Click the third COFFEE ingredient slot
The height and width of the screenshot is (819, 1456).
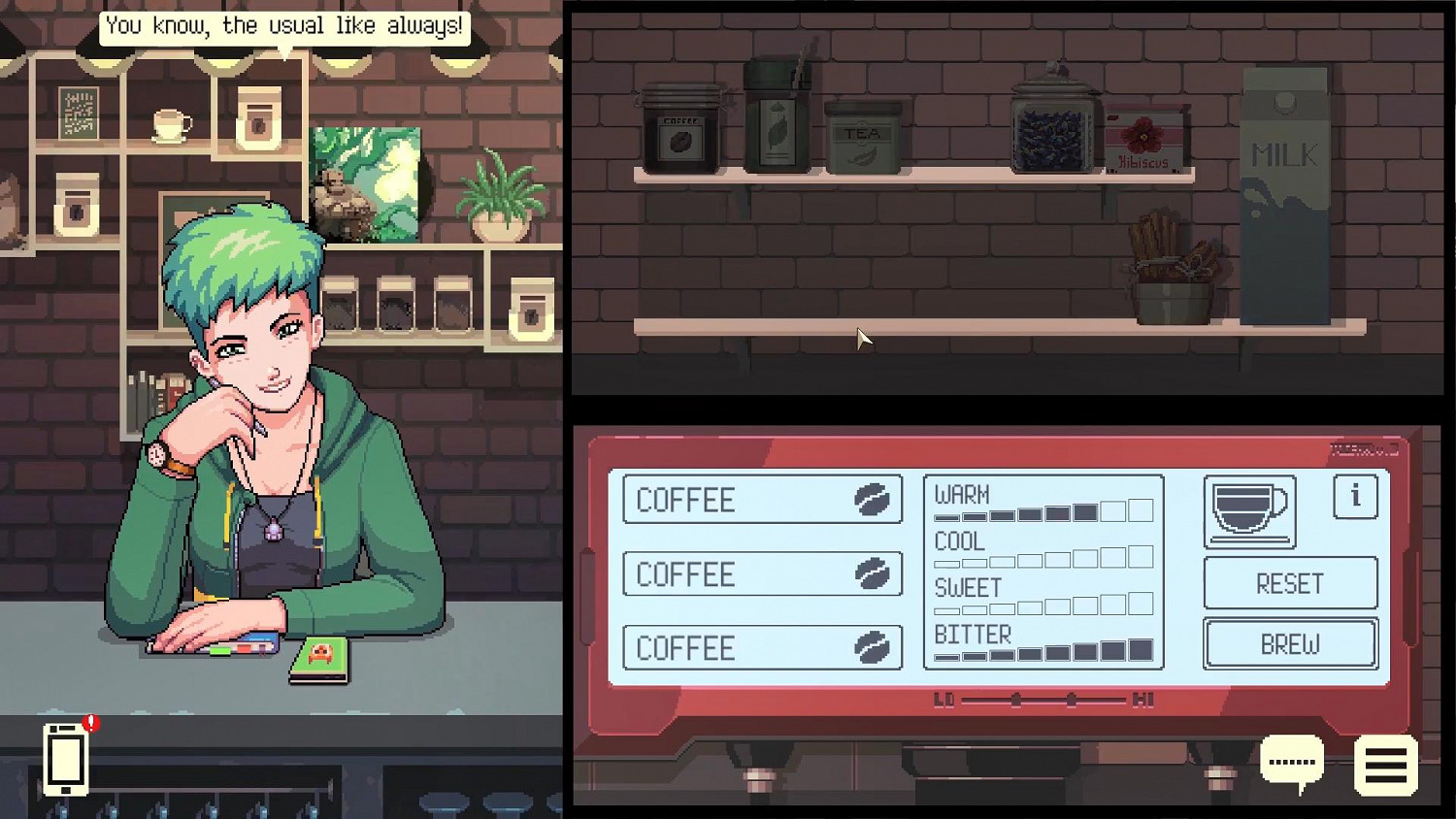[763, 647]
